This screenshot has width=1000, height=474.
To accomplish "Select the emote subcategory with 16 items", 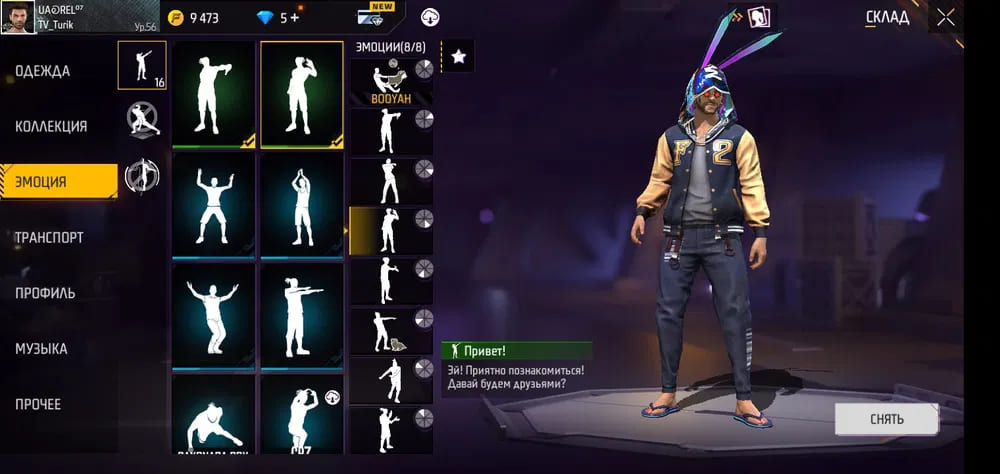I will point(142,65).
